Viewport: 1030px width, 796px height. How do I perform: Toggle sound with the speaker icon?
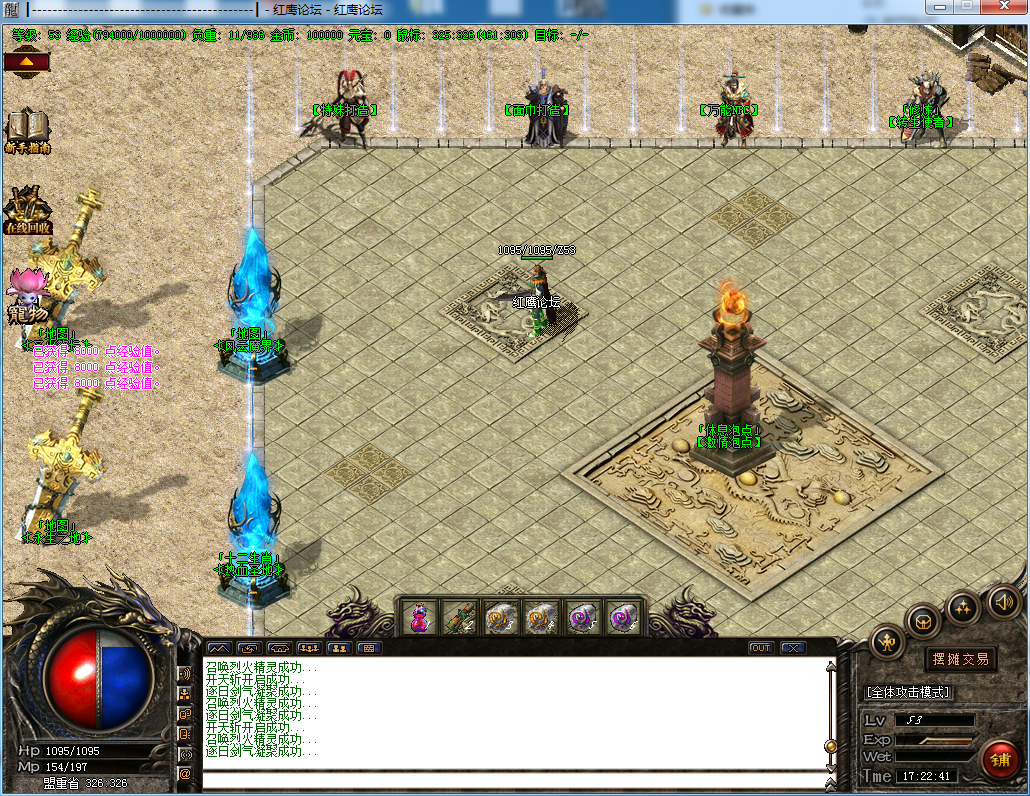point(1003,601)
